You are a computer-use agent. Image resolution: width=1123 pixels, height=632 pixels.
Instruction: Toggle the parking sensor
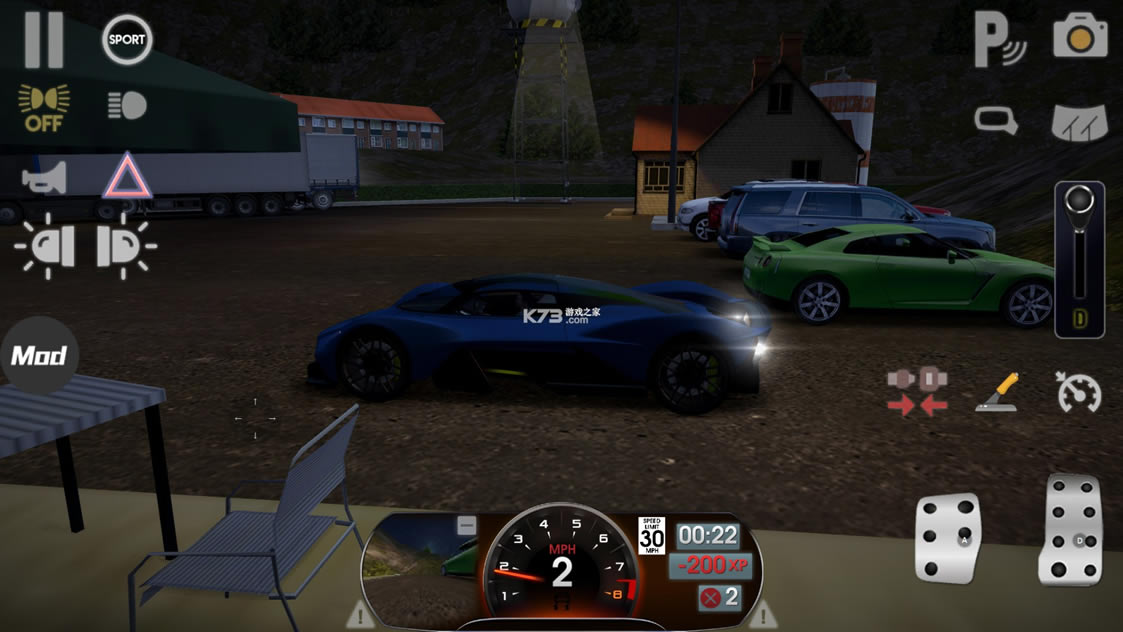(1000, 40)
